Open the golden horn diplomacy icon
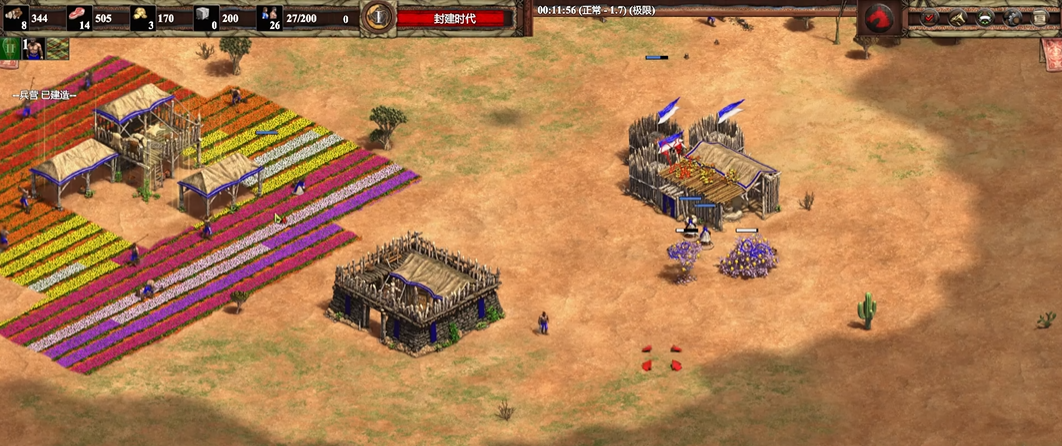The width and height of the screenshot is (1062, 446). coord(957,17)
